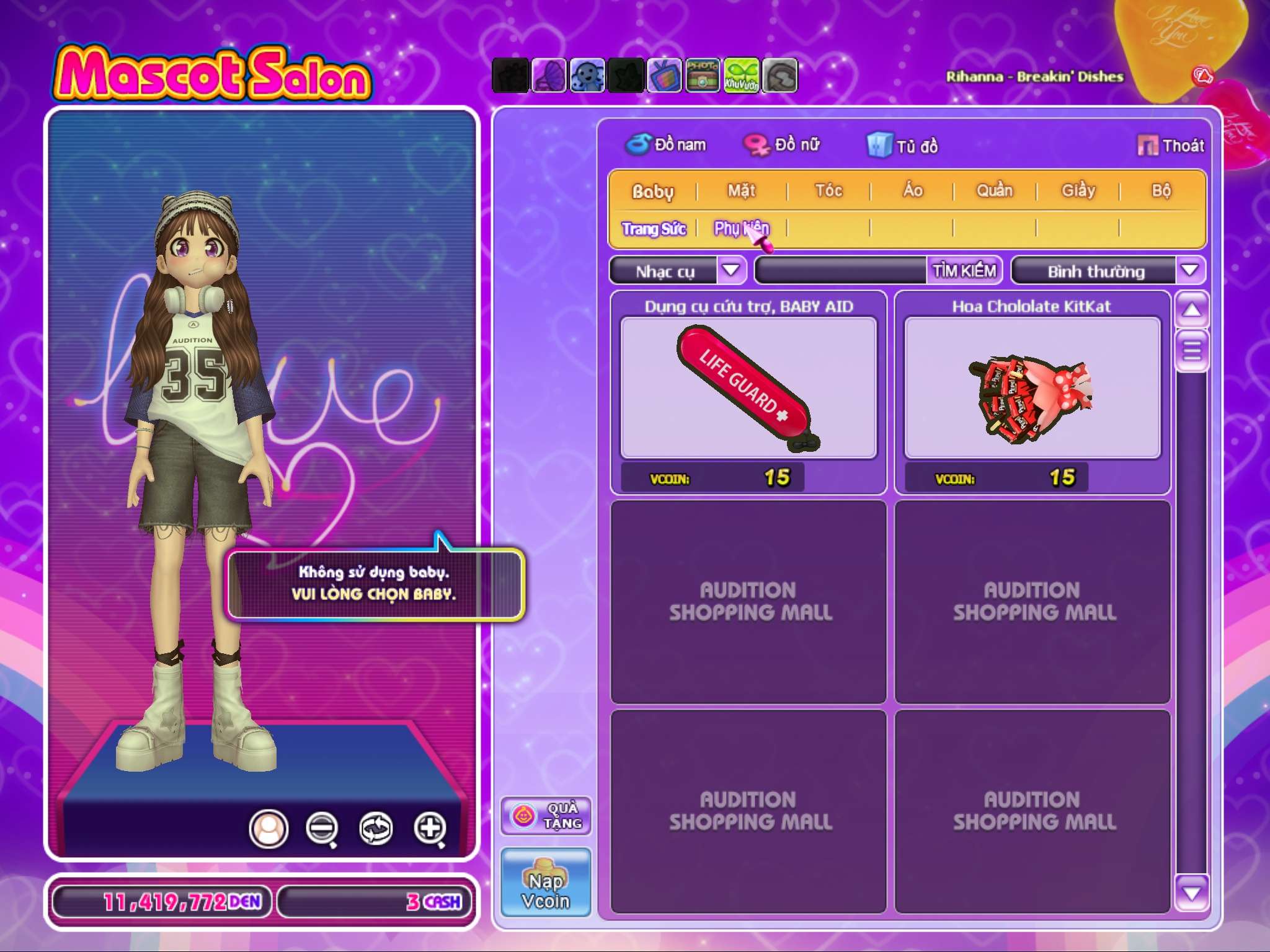Select the Quần pants tab

tap(995, 191)
